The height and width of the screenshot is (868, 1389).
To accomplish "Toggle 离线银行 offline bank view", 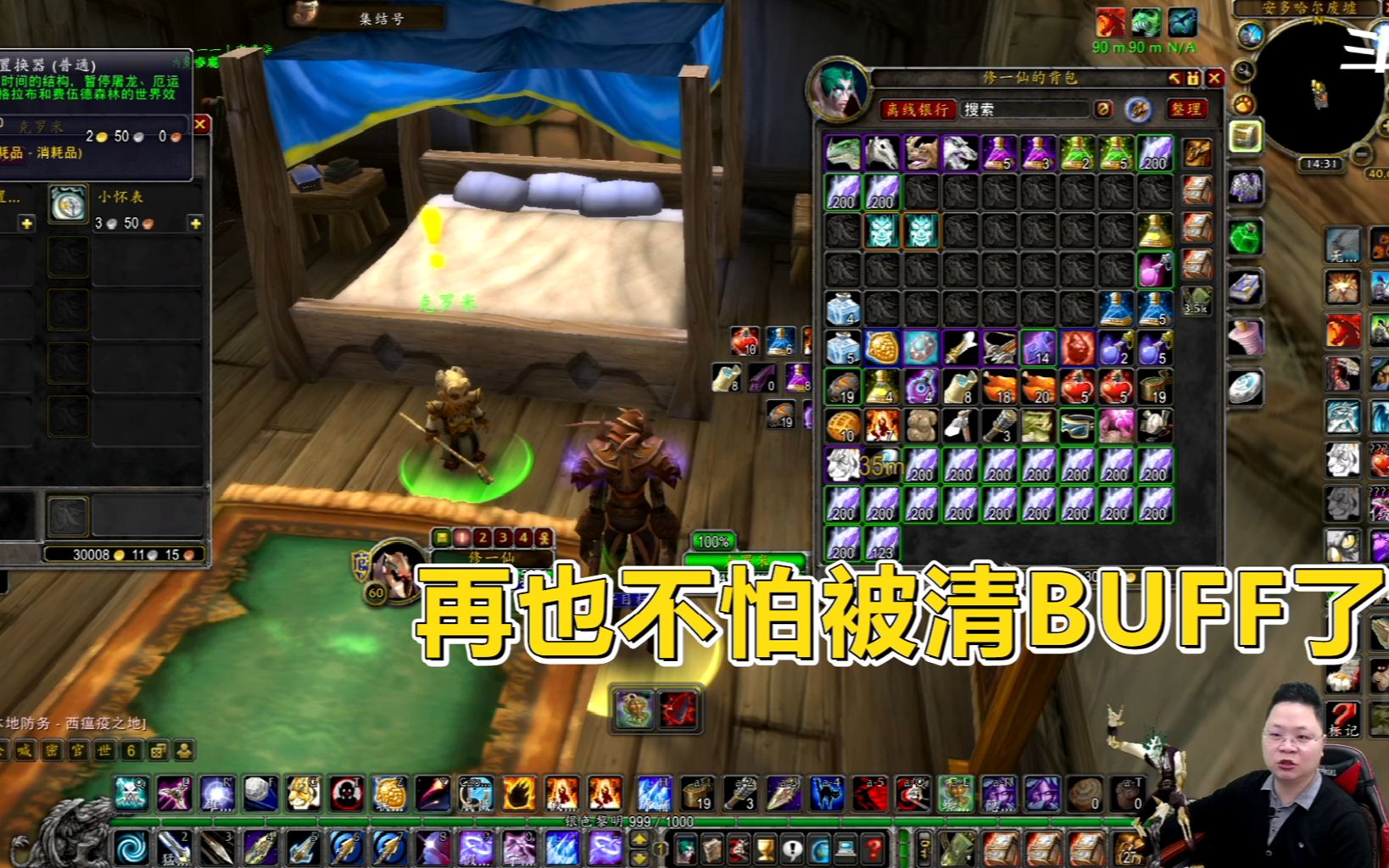I will click(x=919, y=109).
